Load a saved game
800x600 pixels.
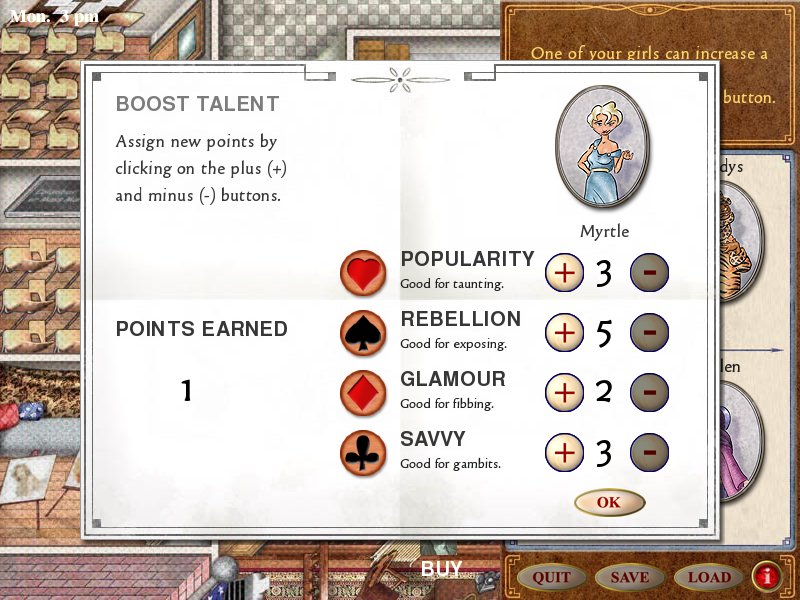tap(708, 577)
